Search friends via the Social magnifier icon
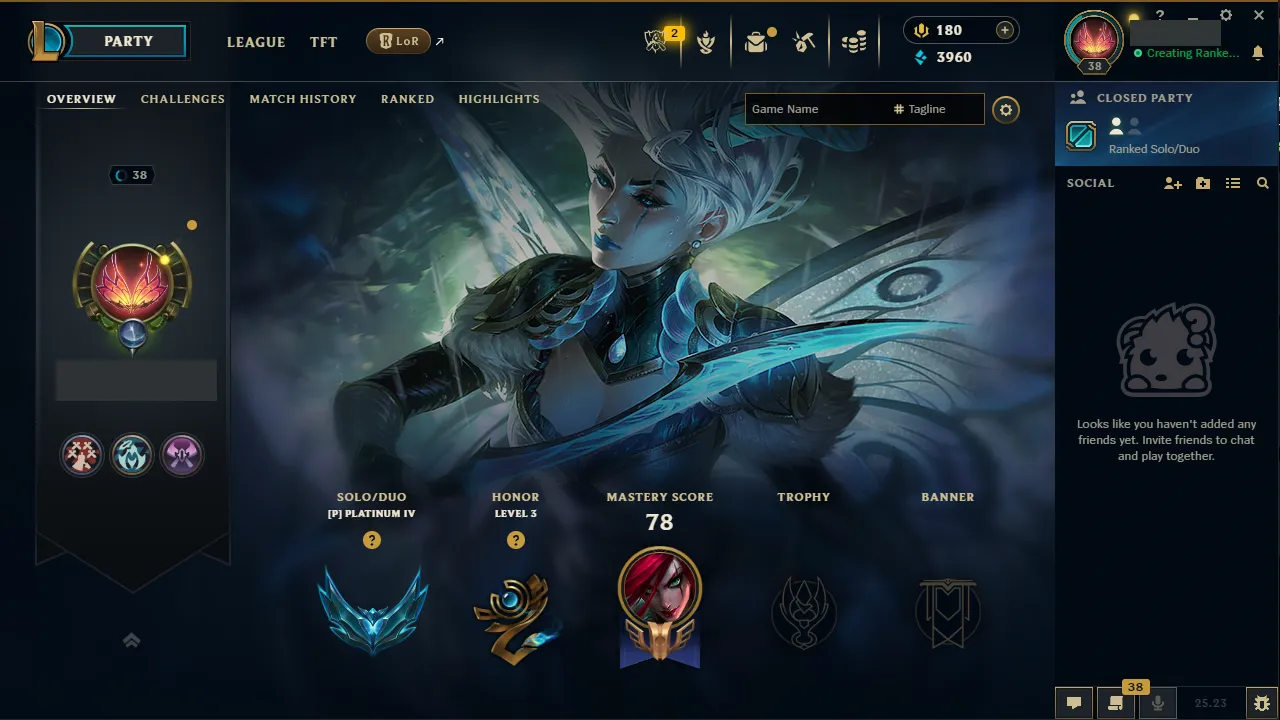The height and width of the screenshot is (720, 1280). tap(1262, 183)
